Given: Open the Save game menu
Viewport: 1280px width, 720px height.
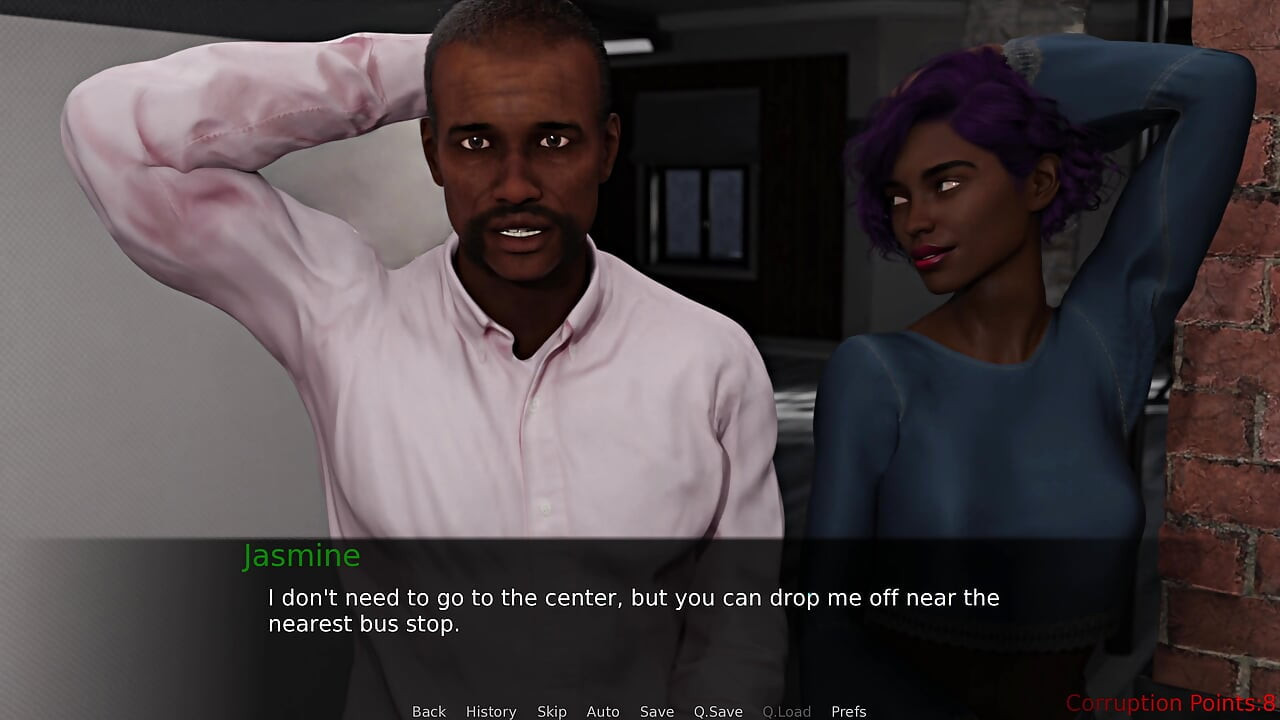Looking at the screenshot, I should click(x=657, y=711).
